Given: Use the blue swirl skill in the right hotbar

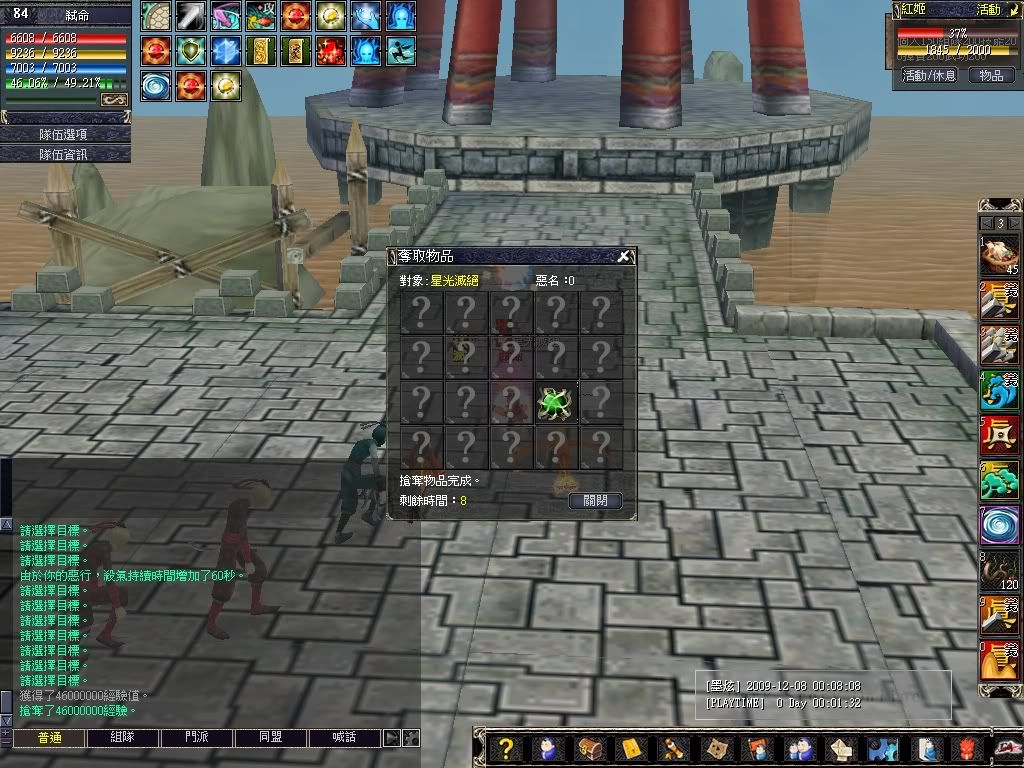Looking at the screenshot, I should tap(999, 524).
